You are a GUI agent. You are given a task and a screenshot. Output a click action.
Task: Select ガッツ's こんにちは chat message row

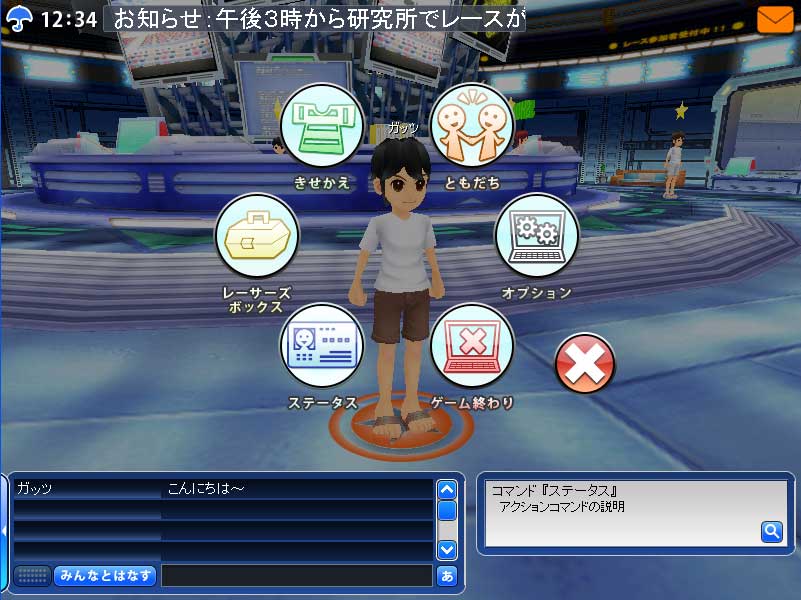(222, 489)
